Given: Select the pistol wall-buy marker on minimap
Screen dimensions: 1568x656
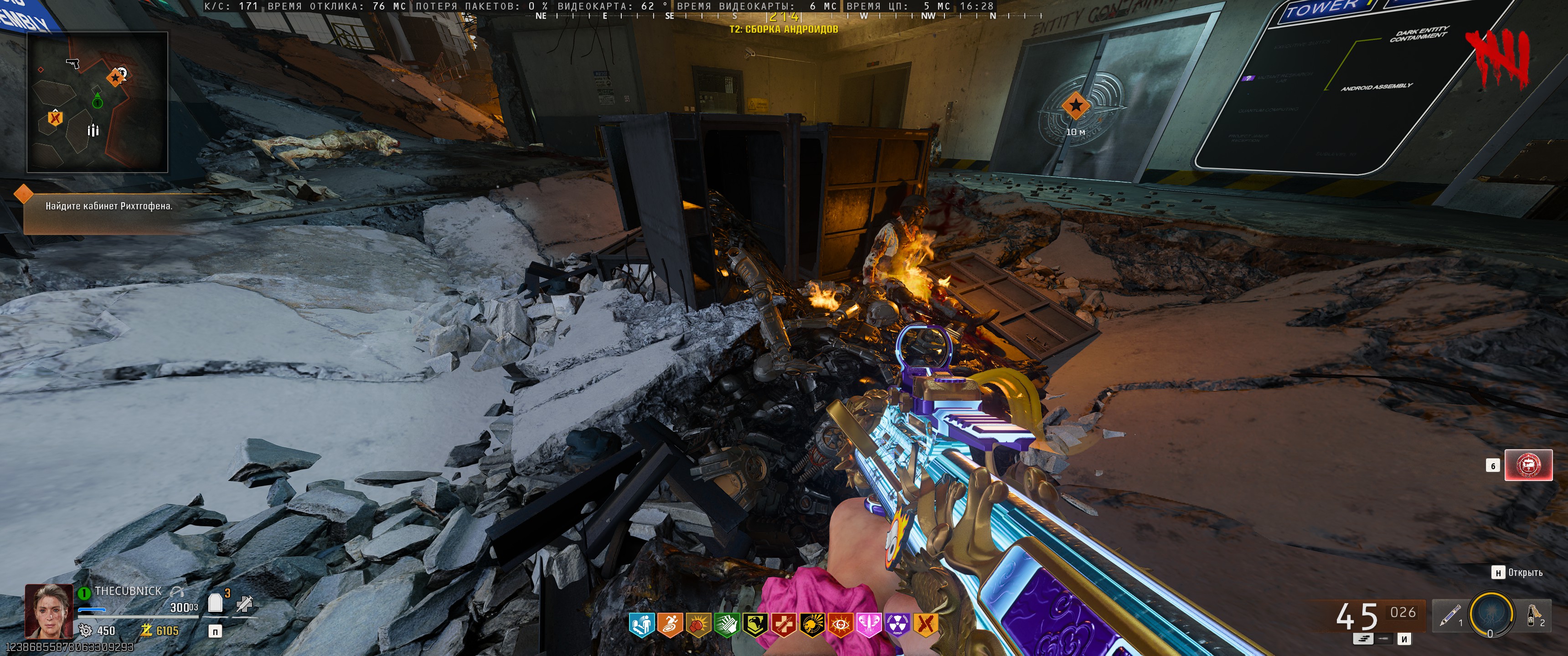Looking at the screenshot, I should (x=72, y=63).
